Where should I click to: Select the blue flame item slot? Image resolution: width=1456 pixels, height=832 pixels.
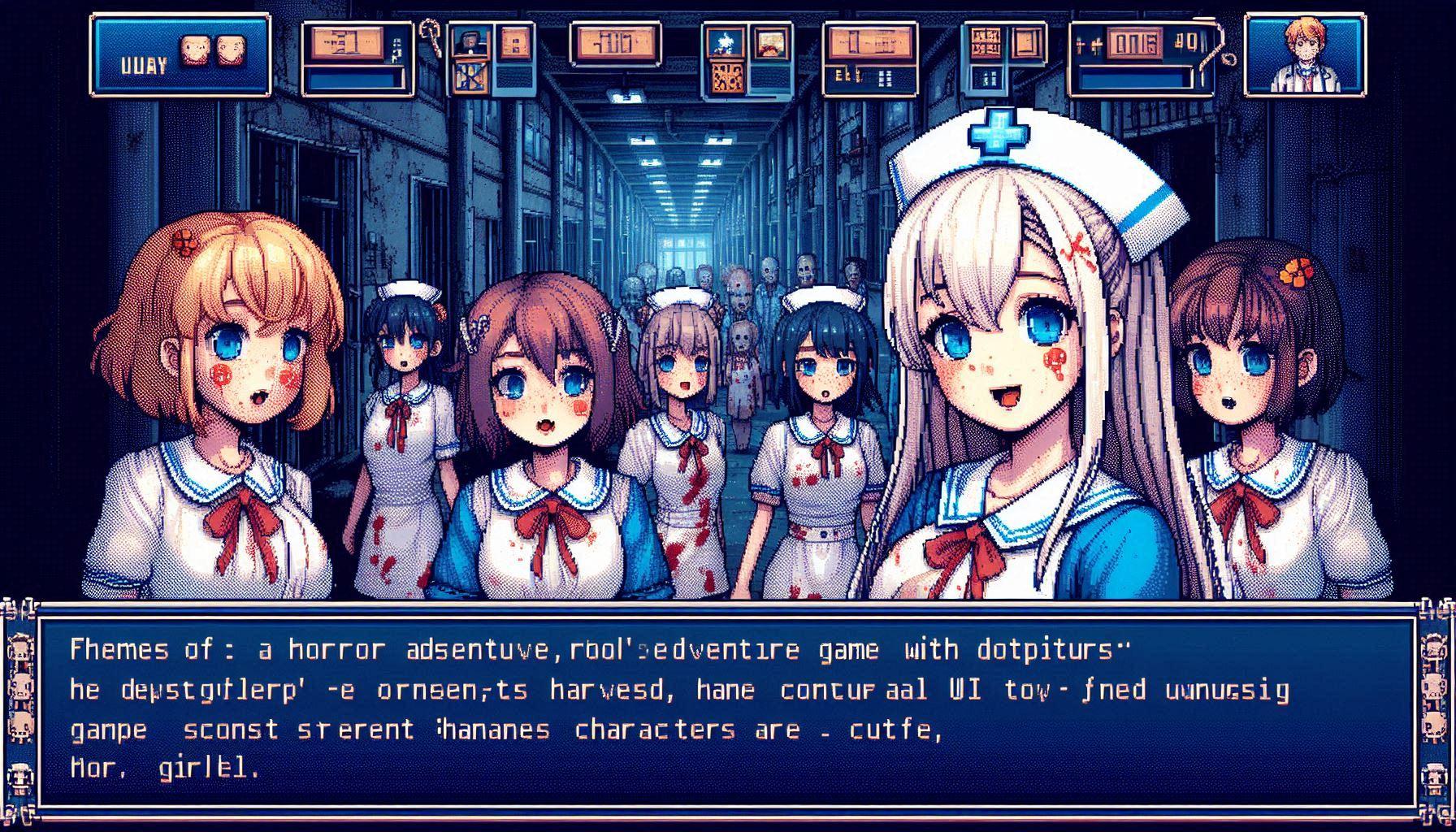click(724, 42)
